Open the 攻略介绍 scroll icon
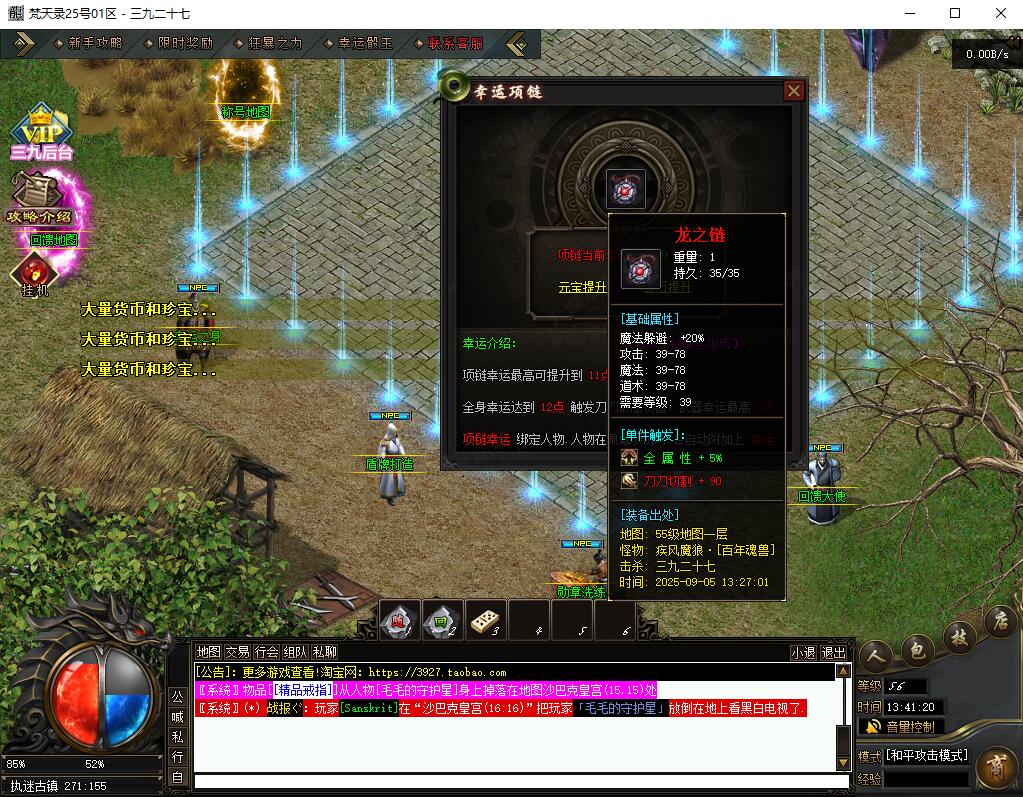This screenshot has width=1023, height=797. point(38,197)
